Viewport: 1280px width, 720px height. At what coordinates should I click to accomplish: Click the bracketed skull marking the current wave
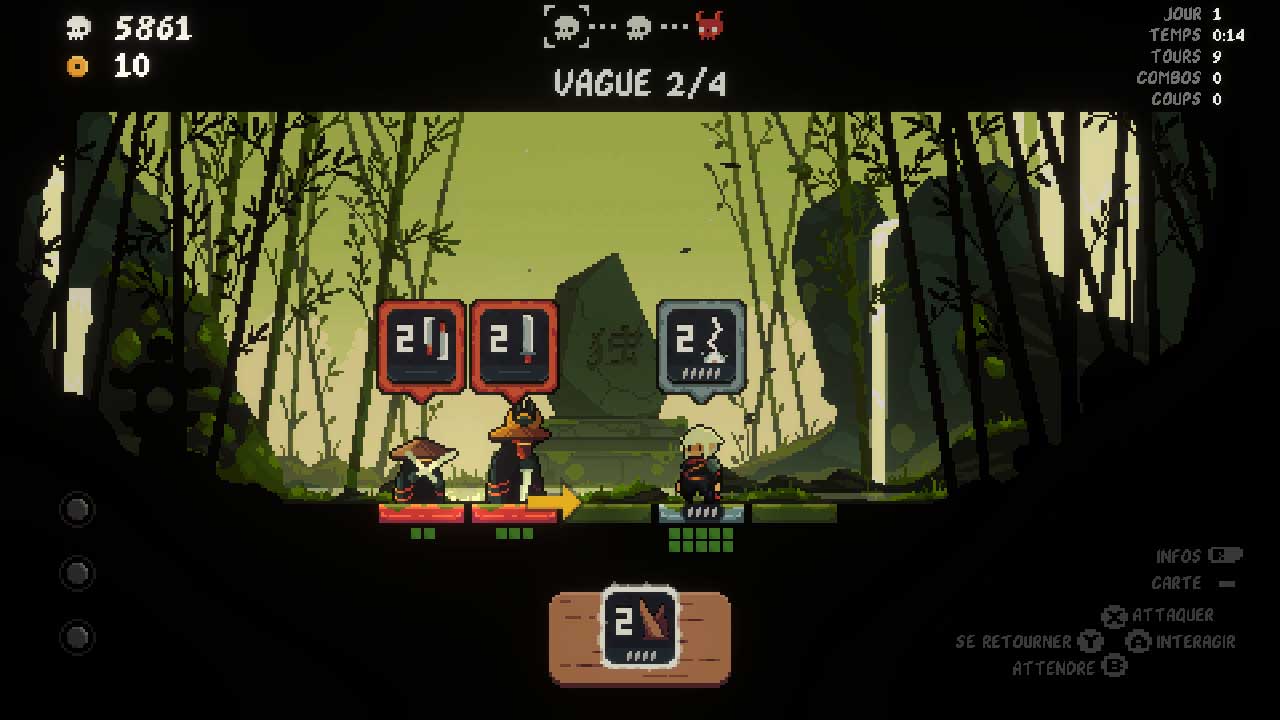(x=565, y=26)
